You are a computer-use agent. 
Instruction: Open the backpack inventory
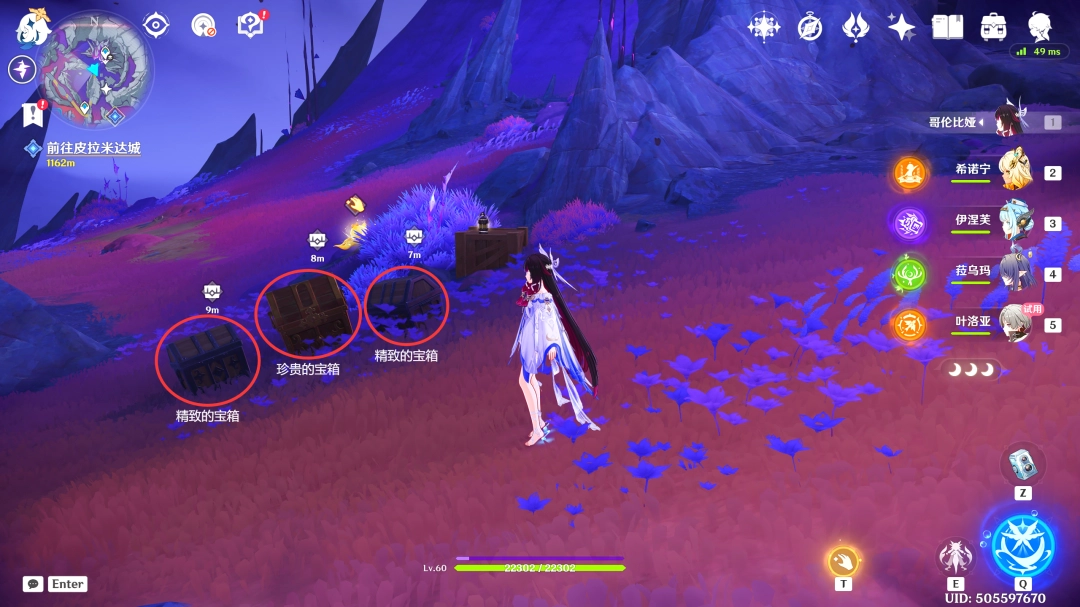[993, 27]
